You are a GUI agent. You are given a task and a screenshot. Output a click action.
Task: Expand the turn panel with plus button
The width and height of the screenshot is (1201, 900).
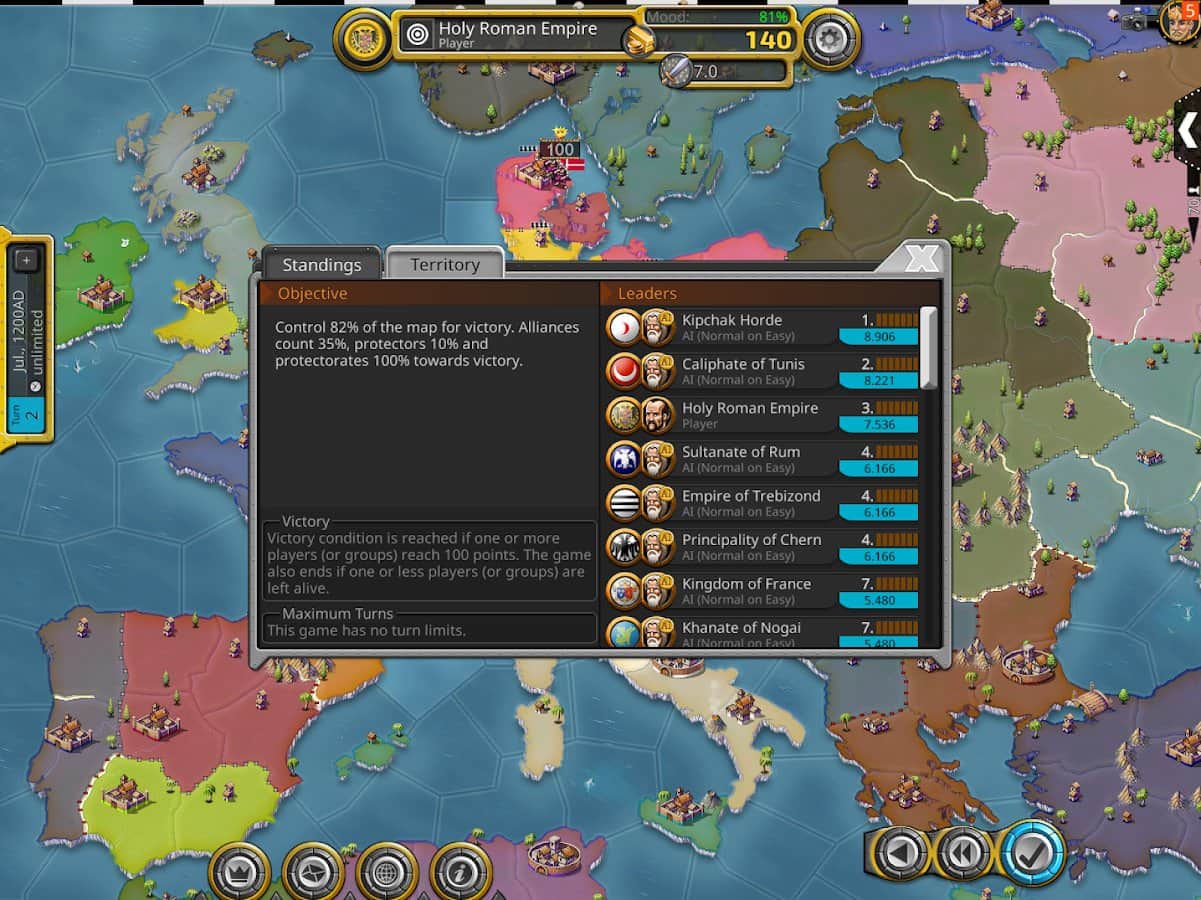click(x=27, y=261)
